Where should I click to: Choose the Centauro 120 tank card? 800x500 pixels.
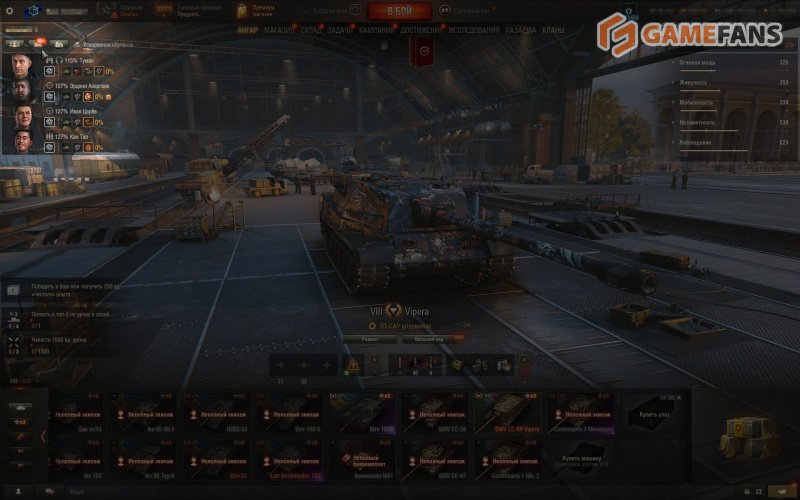582,412
